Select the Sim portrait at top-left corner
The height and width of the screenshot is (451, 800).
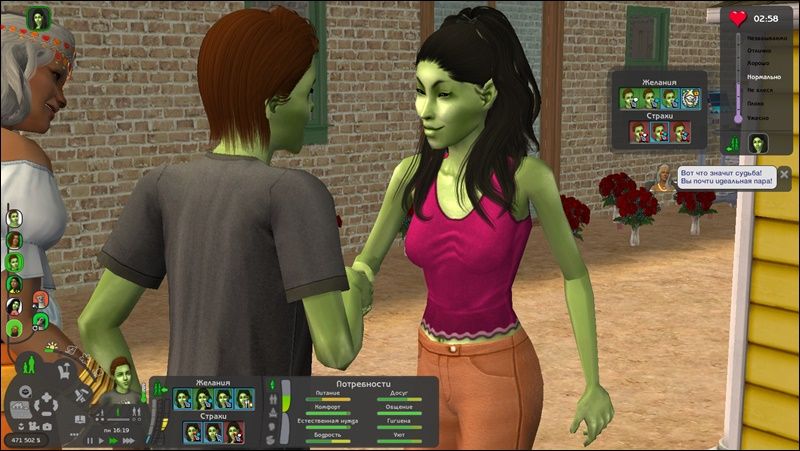tap(38, 18)
